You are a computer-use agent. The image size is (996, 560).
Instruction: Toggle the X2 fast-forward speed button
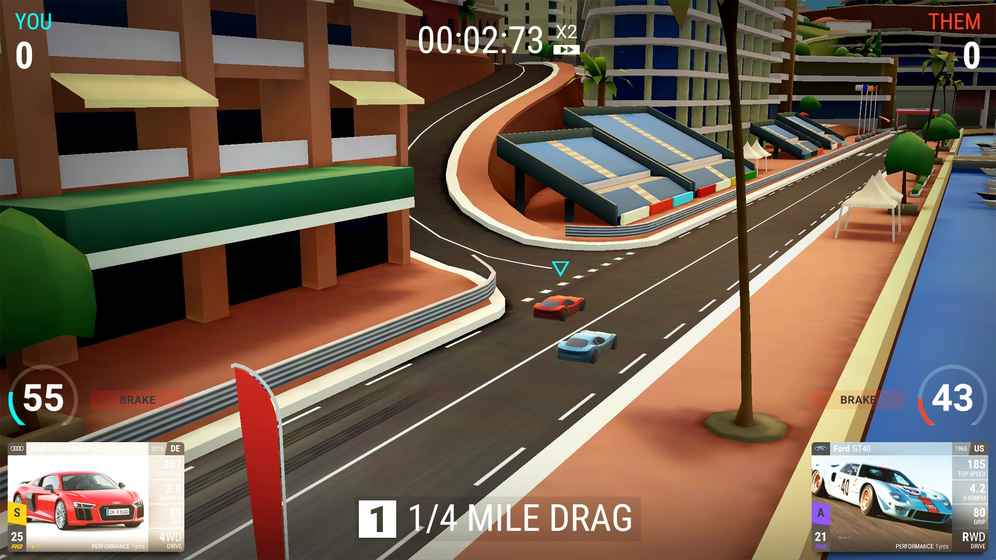[x=567, y=40]
